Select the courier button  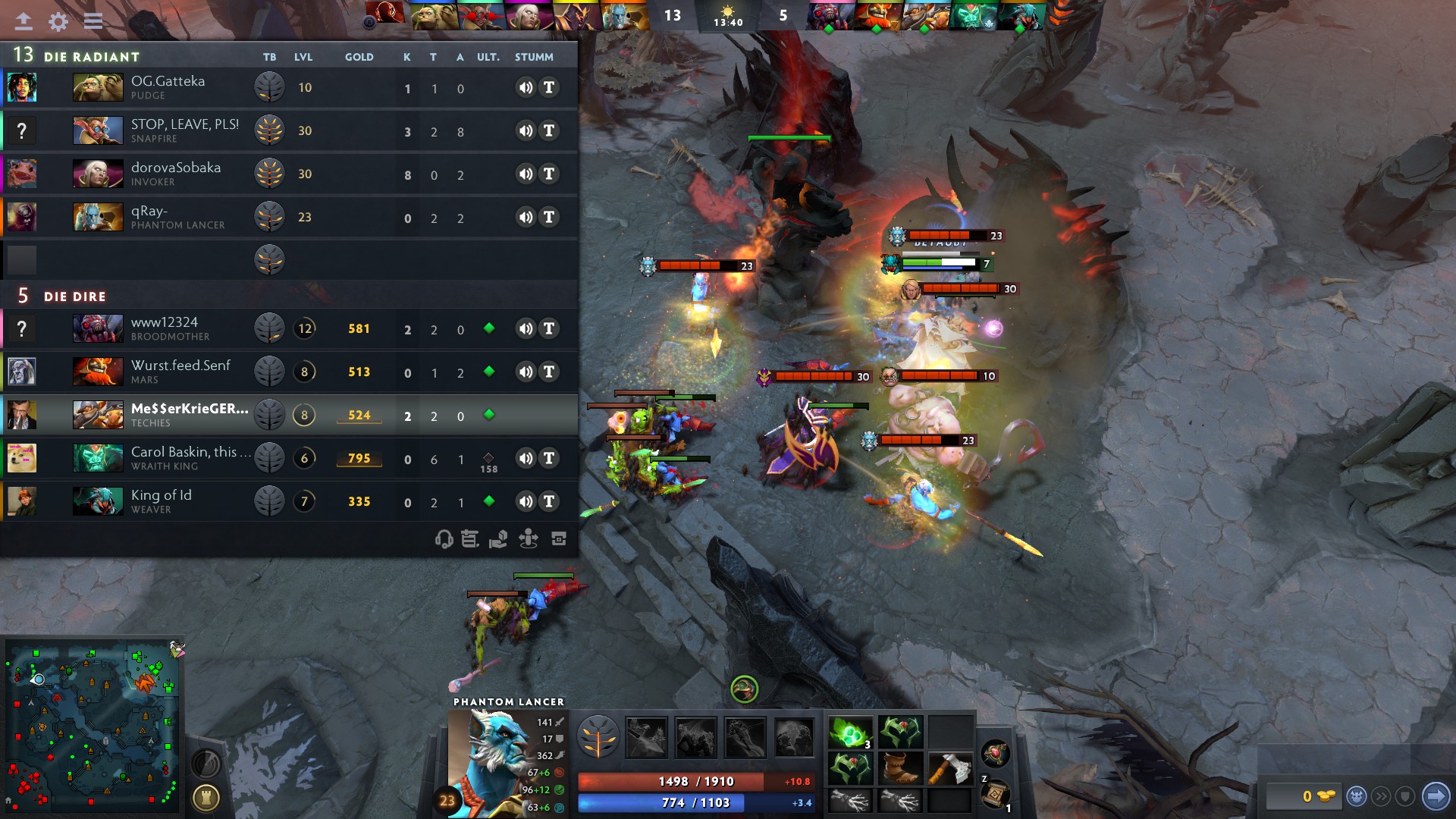click(1356, 796)
